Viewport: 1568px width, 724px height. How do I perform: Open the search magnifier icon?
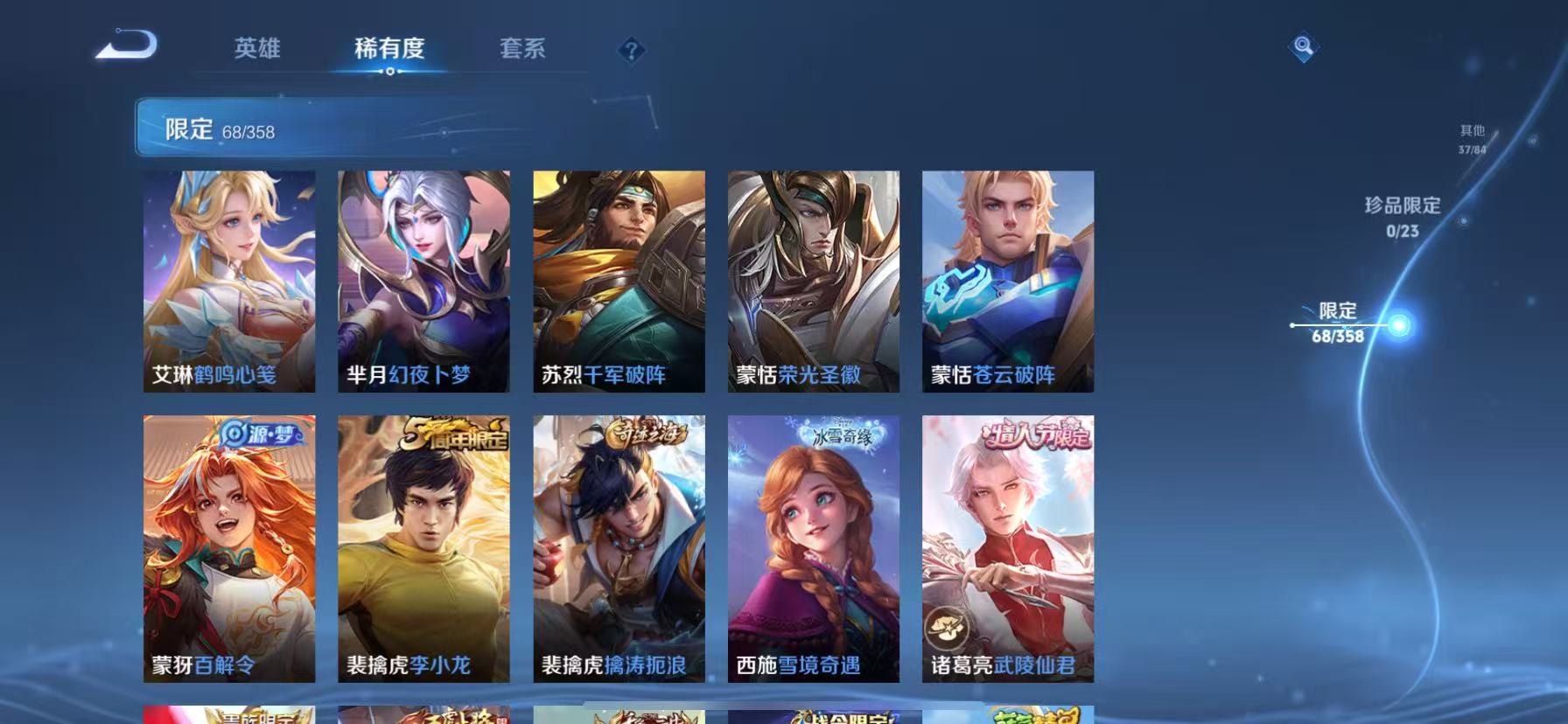click(x=1302, y=45)
